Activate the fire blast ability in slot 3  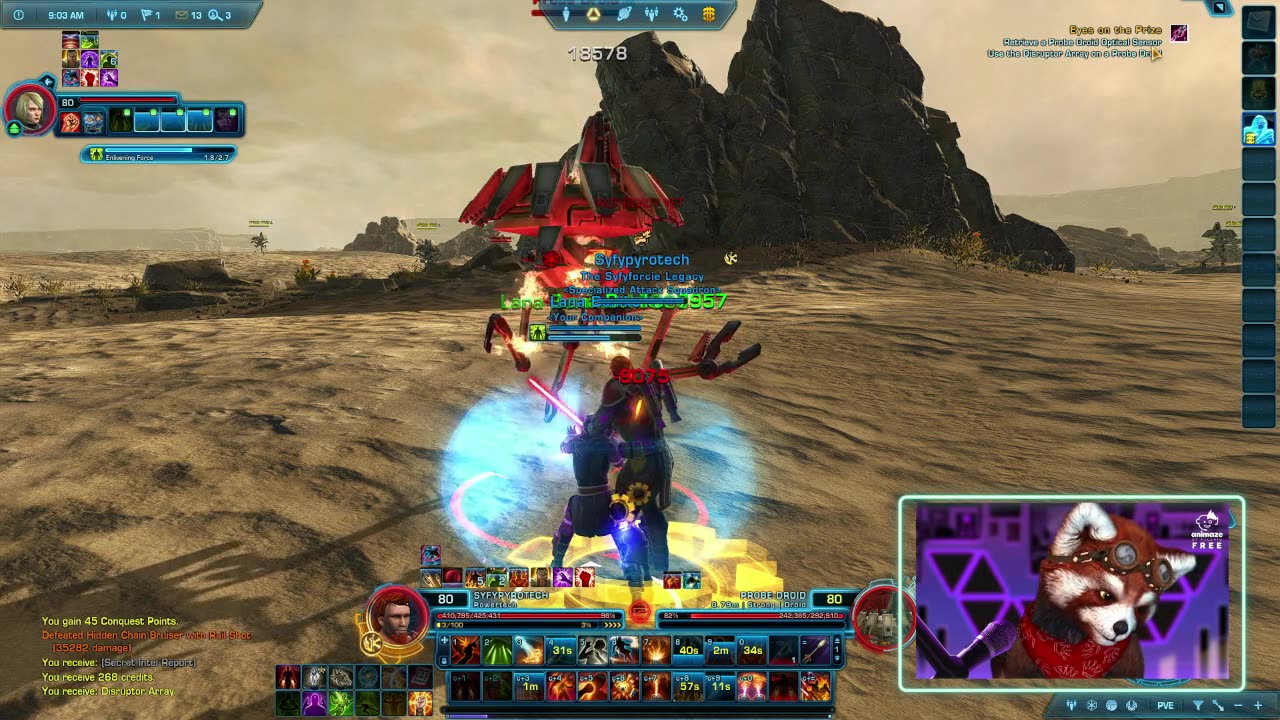click(529, 651)
